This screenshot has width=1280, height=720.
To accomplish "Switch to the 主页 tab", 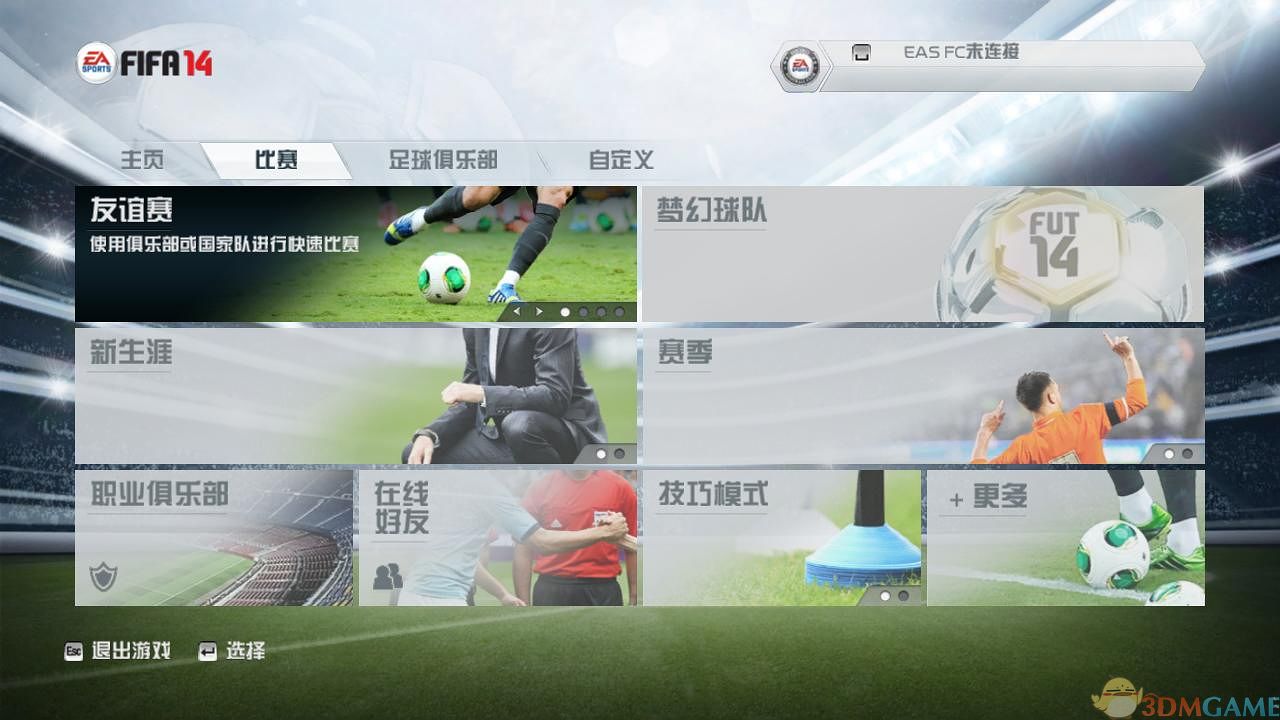I will [141, 160].
